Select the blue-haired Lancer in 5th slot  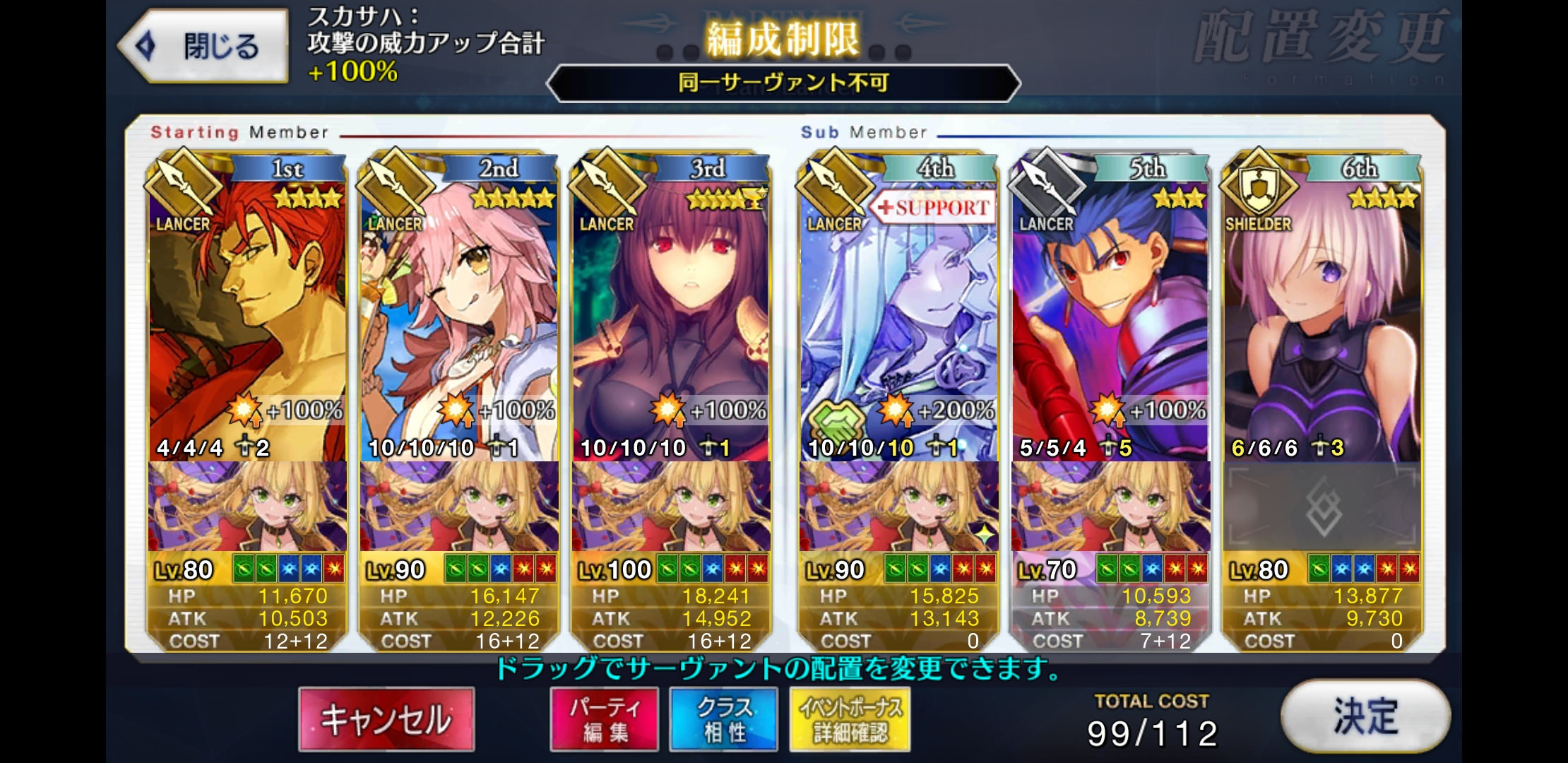click(x=1110, y=318)
